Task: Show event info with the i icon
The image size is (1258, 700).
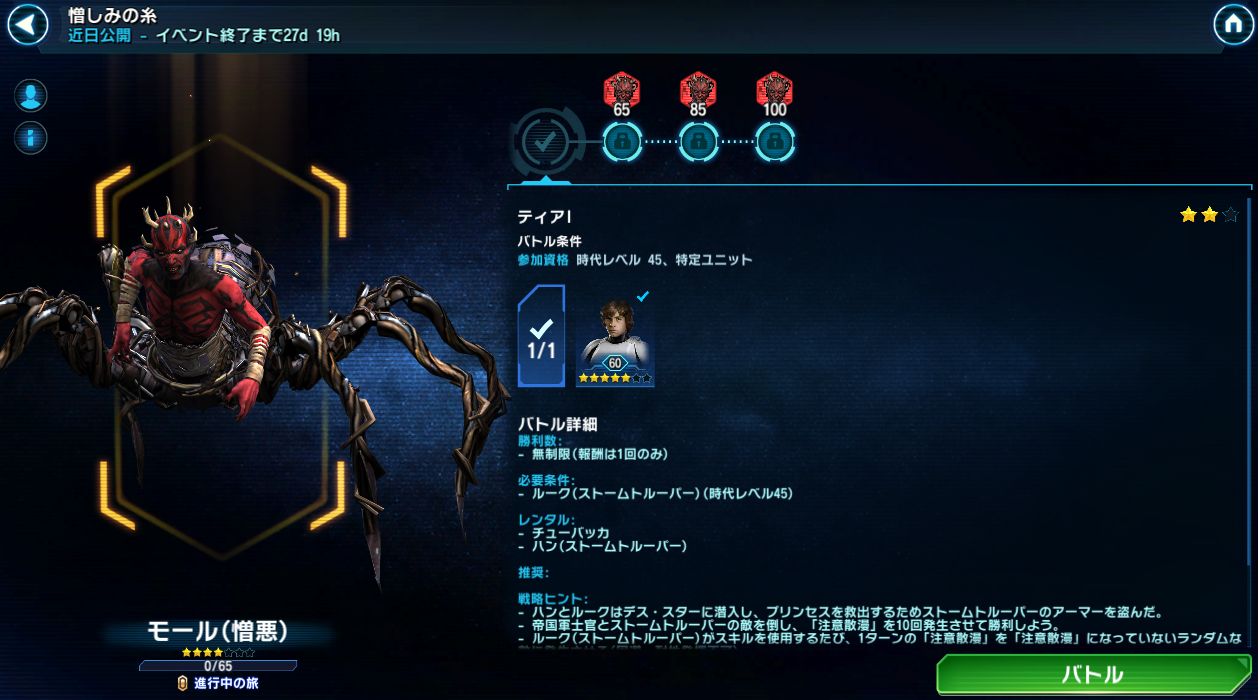Action: pos(31,137)
